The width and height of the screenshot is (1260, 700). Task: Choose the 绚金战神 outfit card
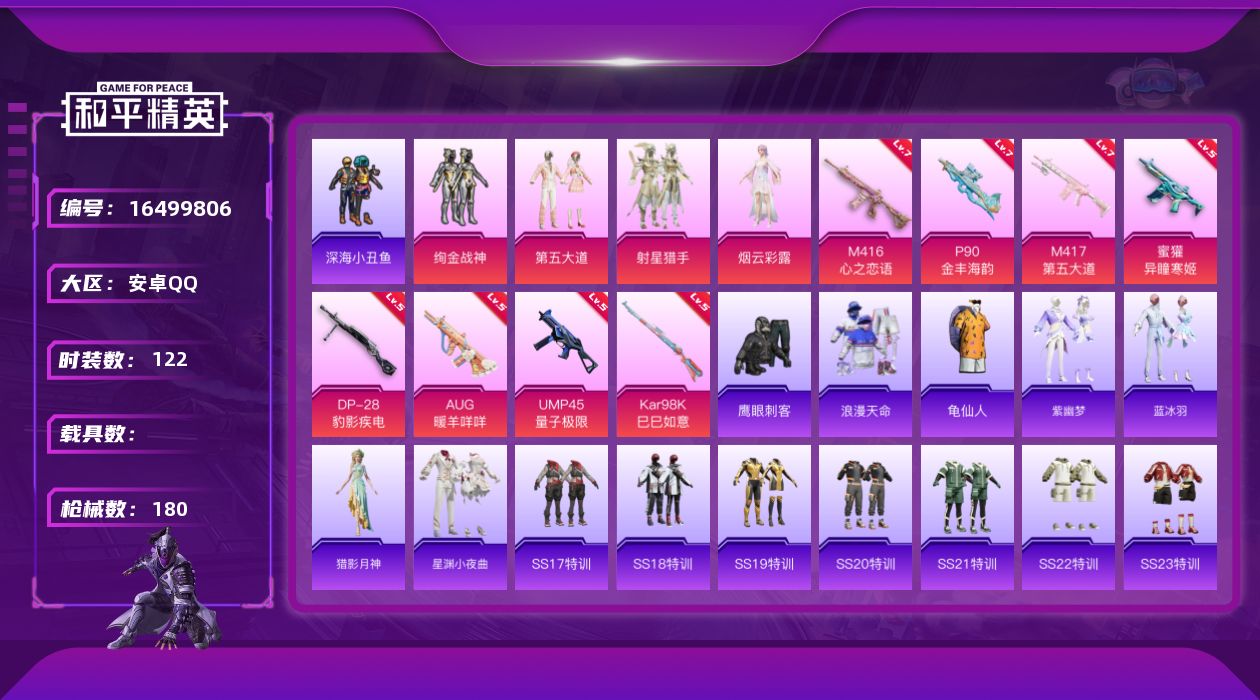pyautogui.click(x=460, y=211)
